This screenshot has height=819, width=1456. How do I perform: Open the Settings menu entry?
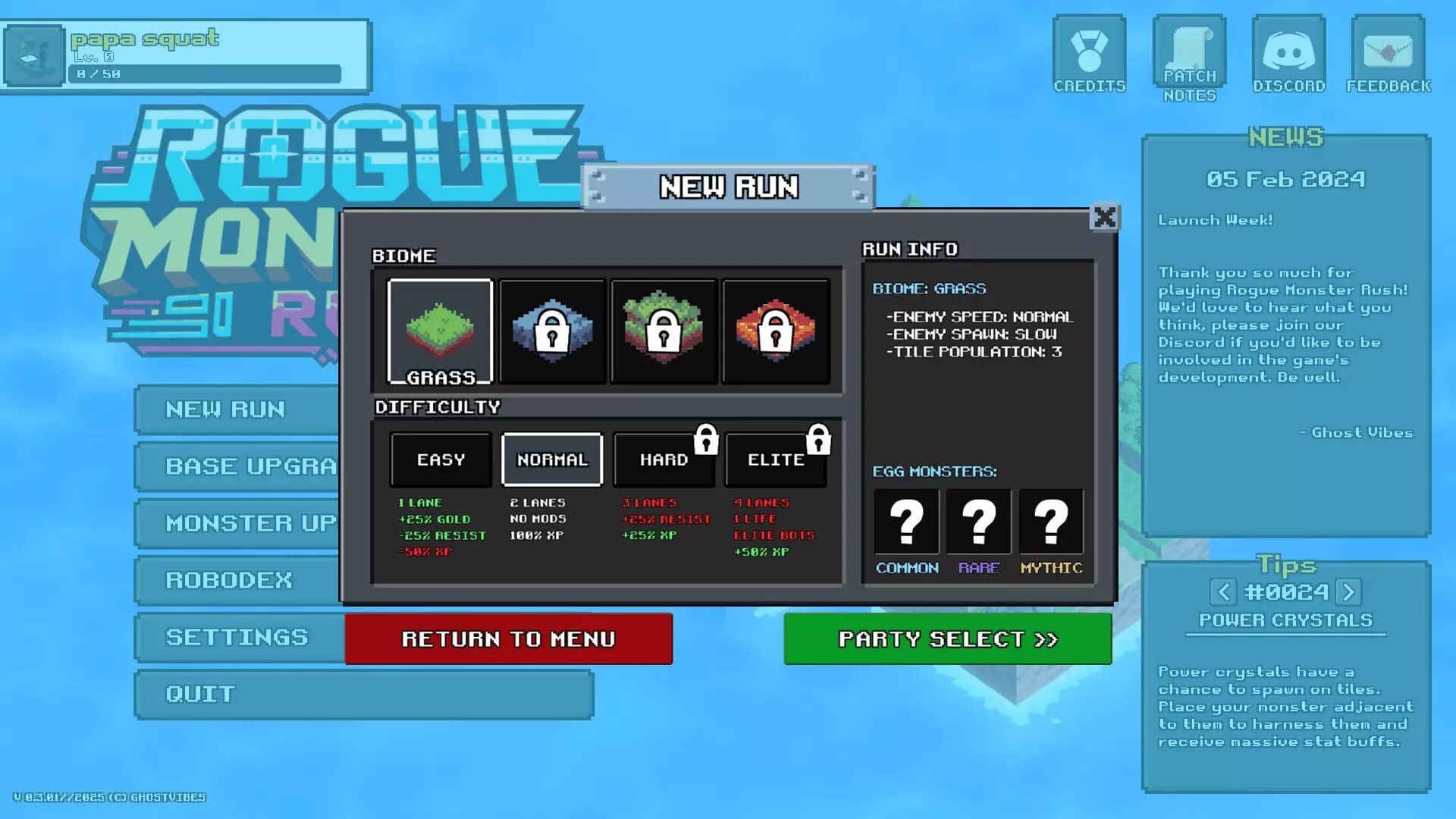click(x=235, y=638)
